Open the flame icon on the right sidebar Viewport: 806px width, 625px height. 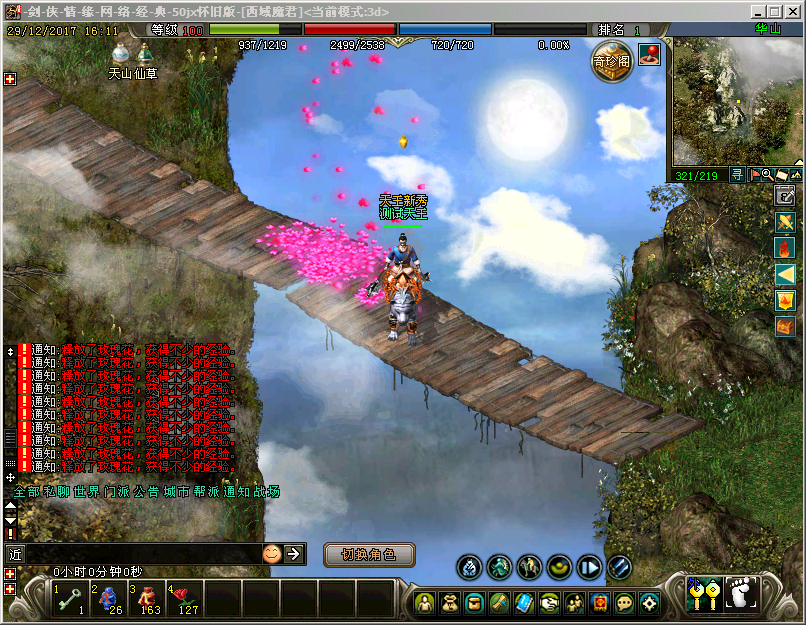click(x=785, y=247)
